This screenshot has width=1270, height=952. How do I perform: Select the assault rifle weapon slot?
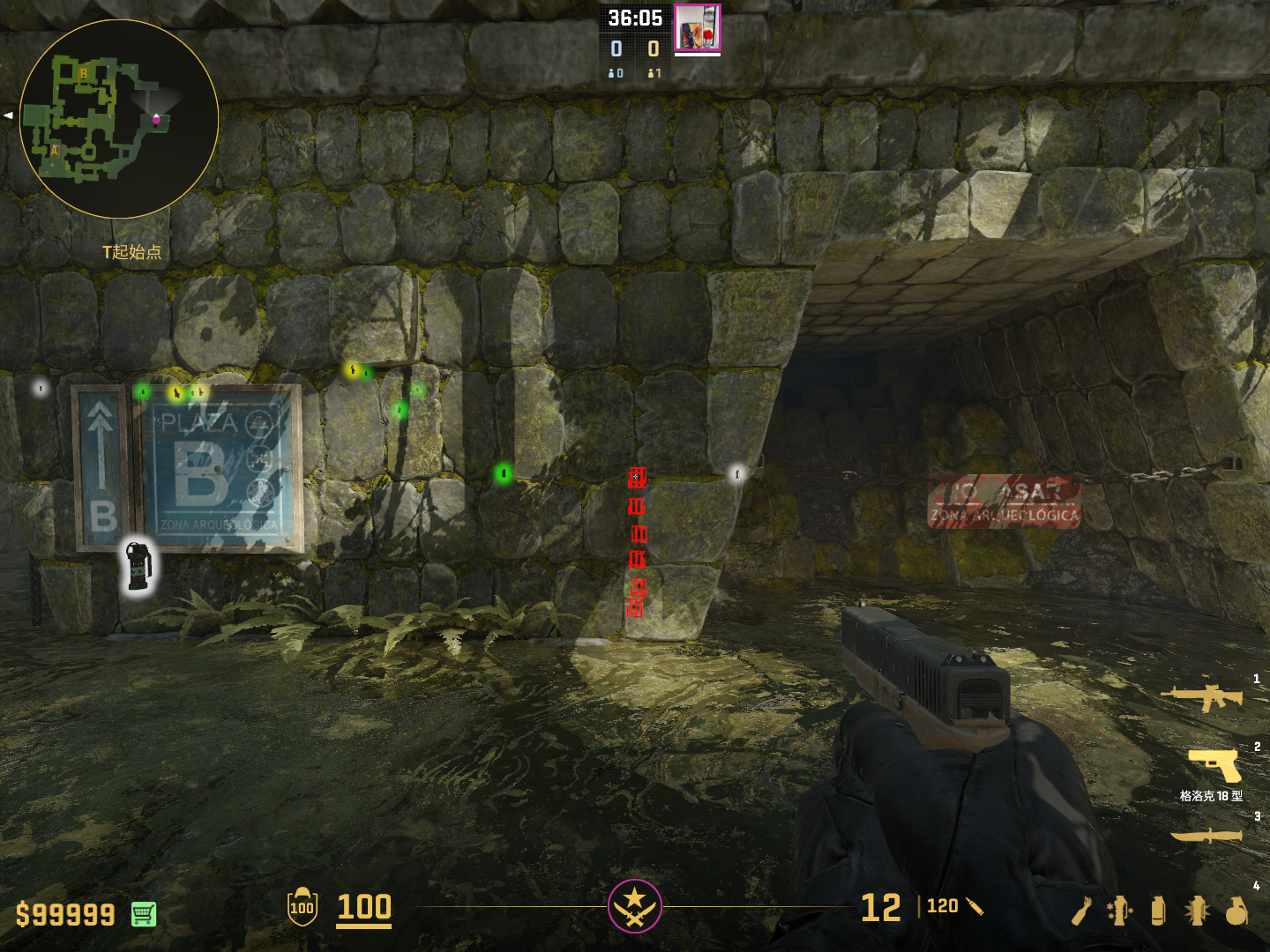pyautogui.click(x=1202, y=697)
